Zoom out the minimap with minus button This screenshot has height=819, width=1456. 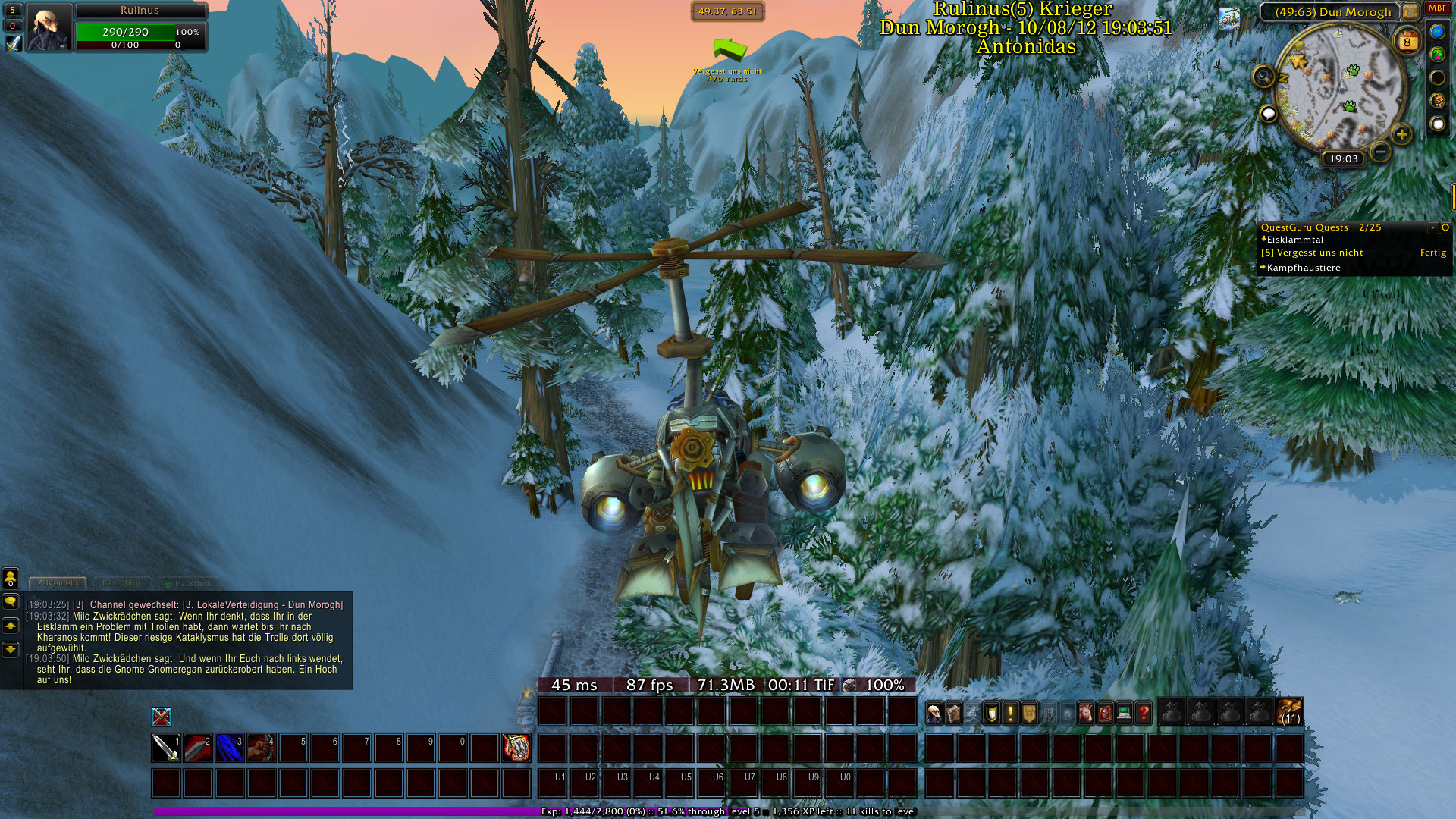(x=1381, y=152)
